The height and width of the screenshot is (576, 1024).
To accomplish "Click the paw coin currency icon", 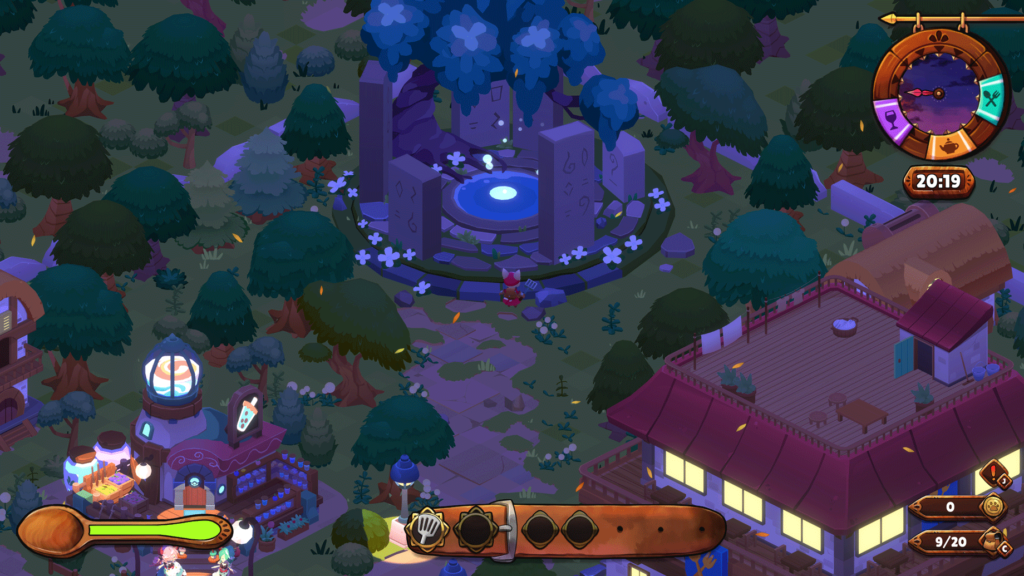I will tap(991, 507).
